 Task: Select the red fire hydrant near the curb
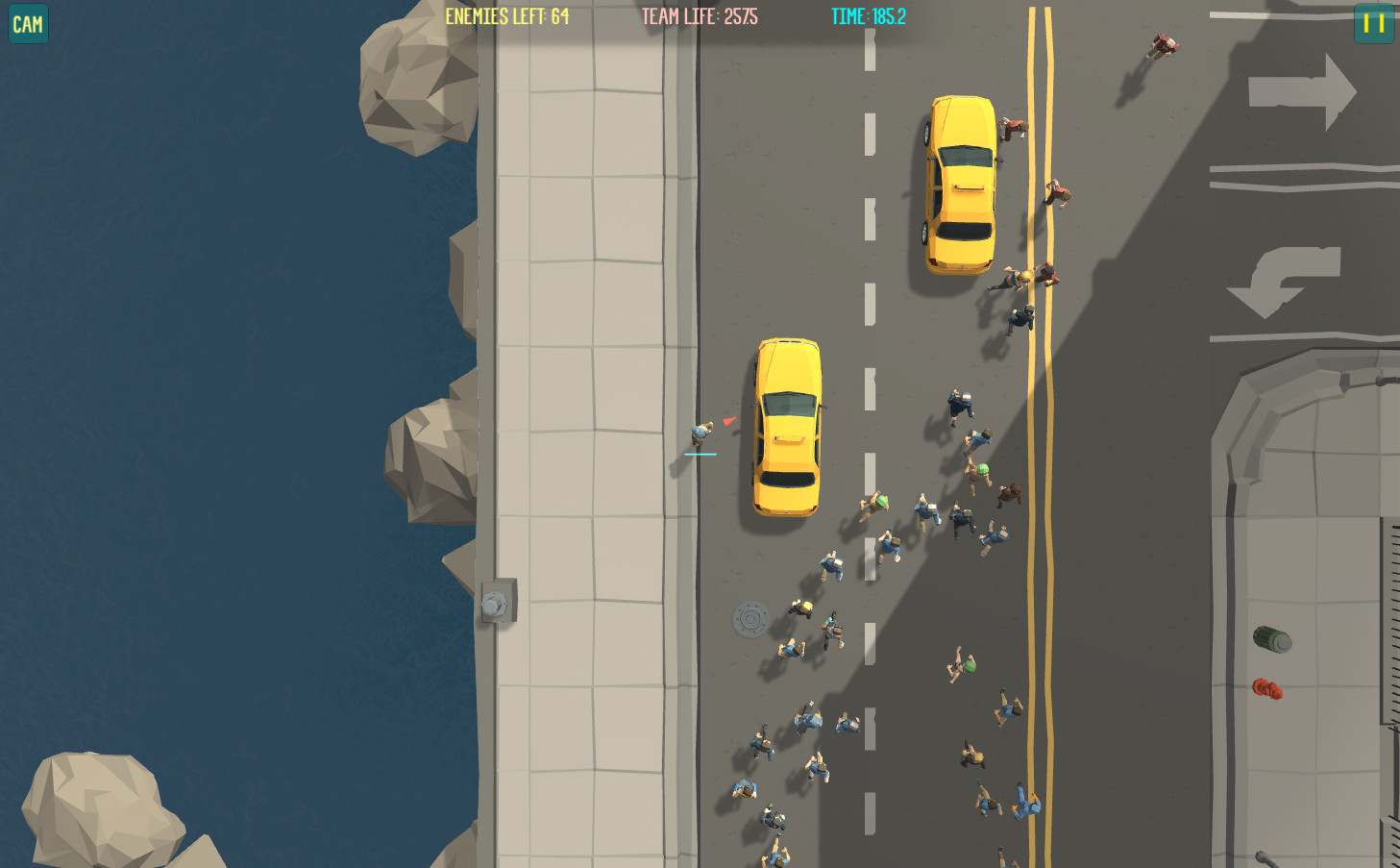tap(1266, 688)
